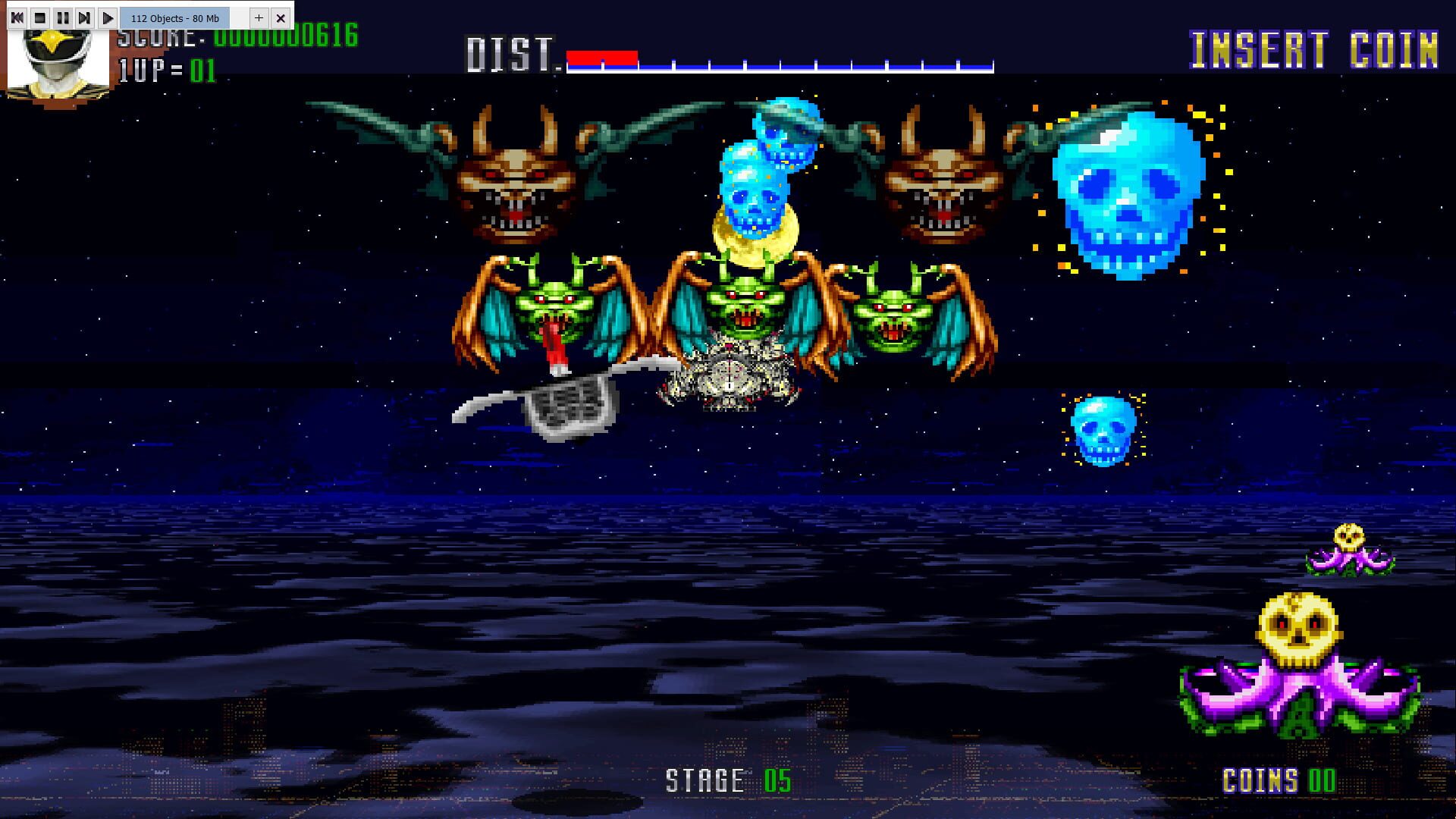Screen dimensions: 1456x819
Task: Close the objects panel with the X button
Action: [x=280, y=17]
